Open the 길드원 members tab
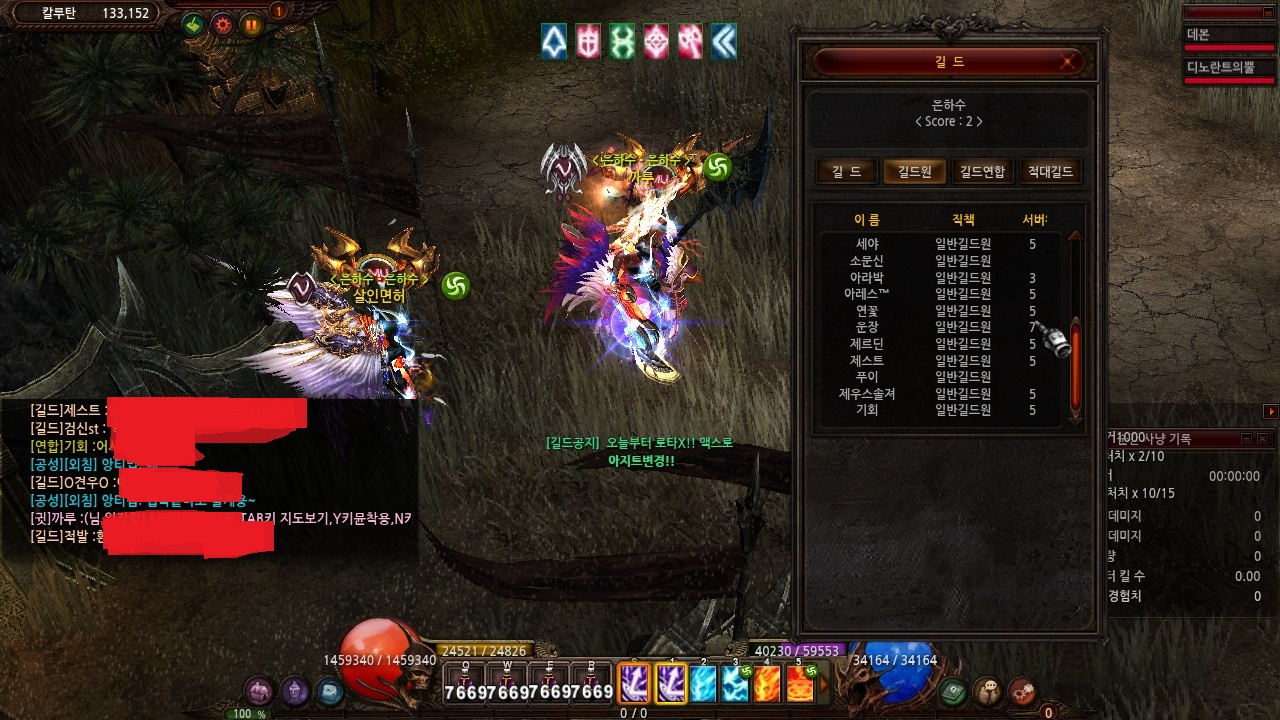Viewport: 1280px width, 720px height. 913,172
